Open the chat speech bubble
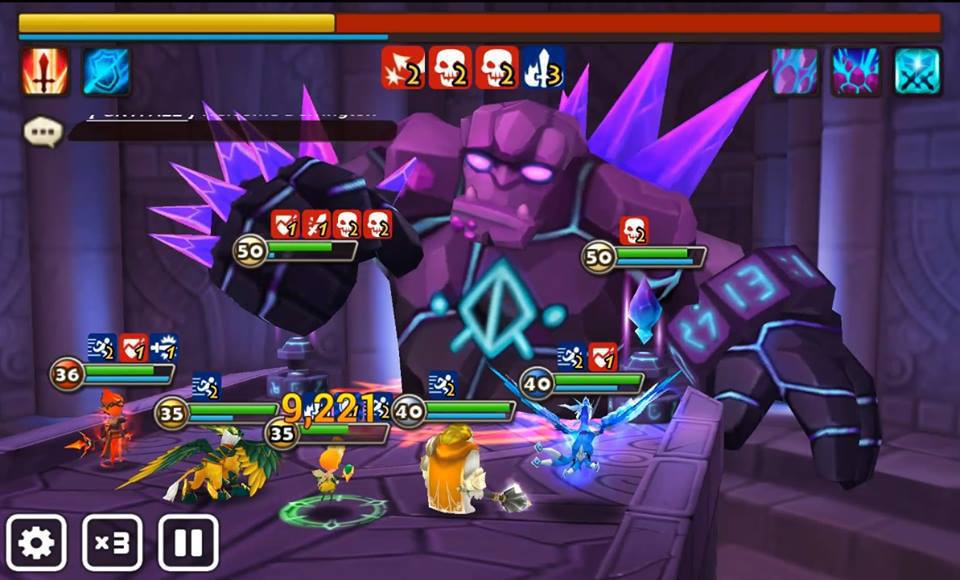Image resolution: width=960 pixels, height=580 pixels. point(43,131)
